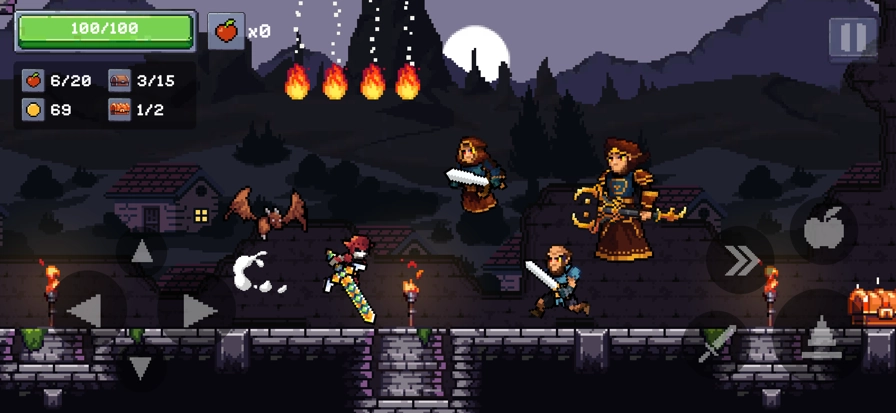Pause the game
Viewport: 896px width, 413px height.
point(852,38)
